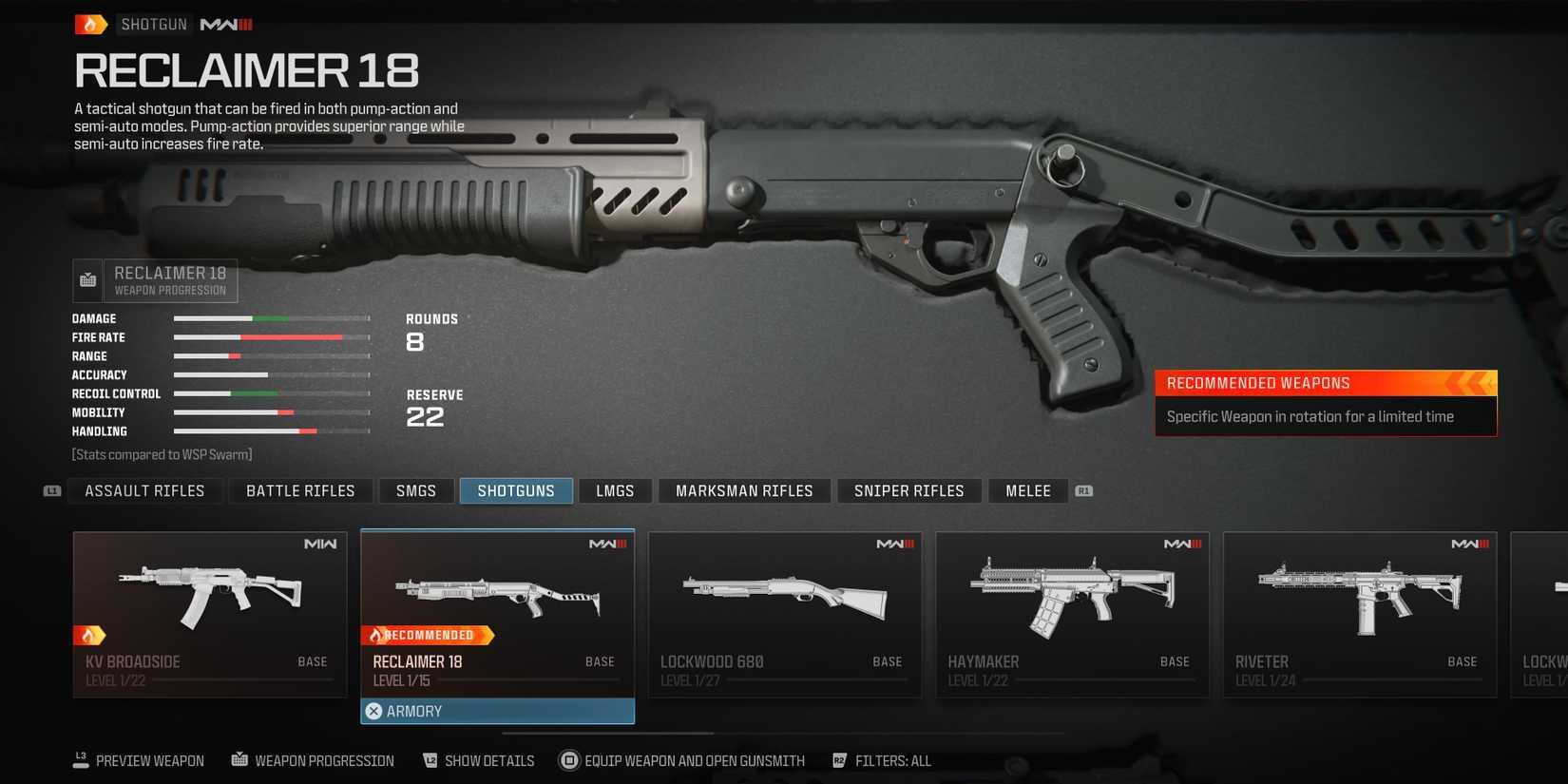Select the SMGs tab
Viewport: 1568px width, 784px height.
point(416,491)
